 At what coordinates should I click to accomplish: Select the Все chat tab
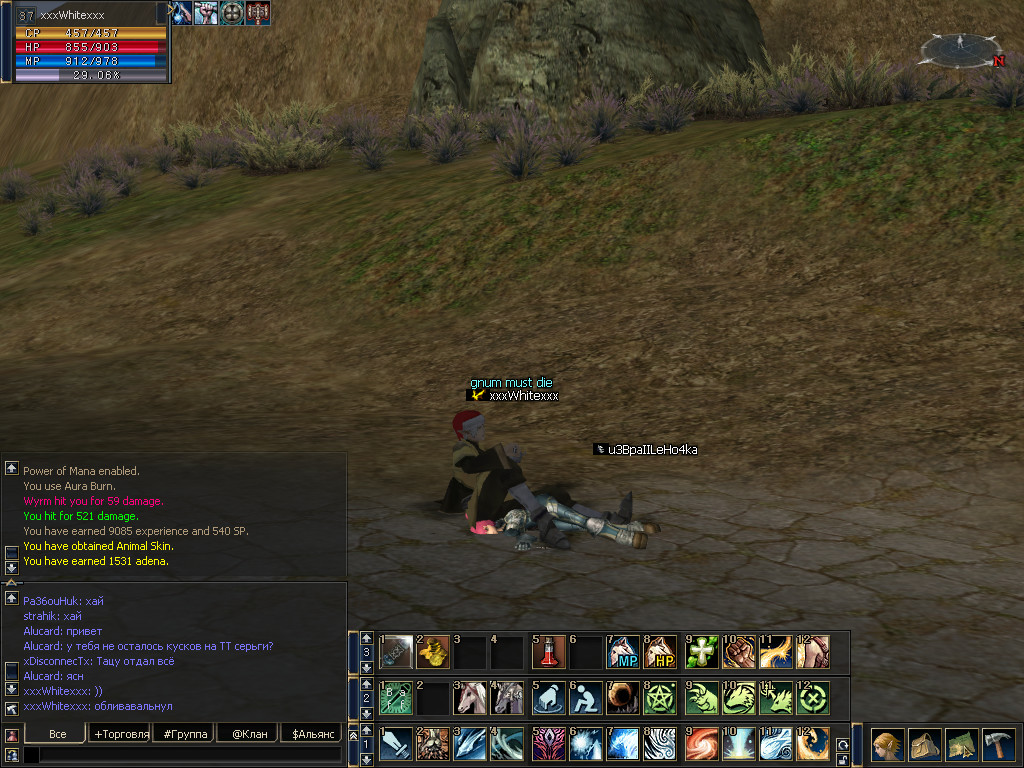(x=57, y=734)
